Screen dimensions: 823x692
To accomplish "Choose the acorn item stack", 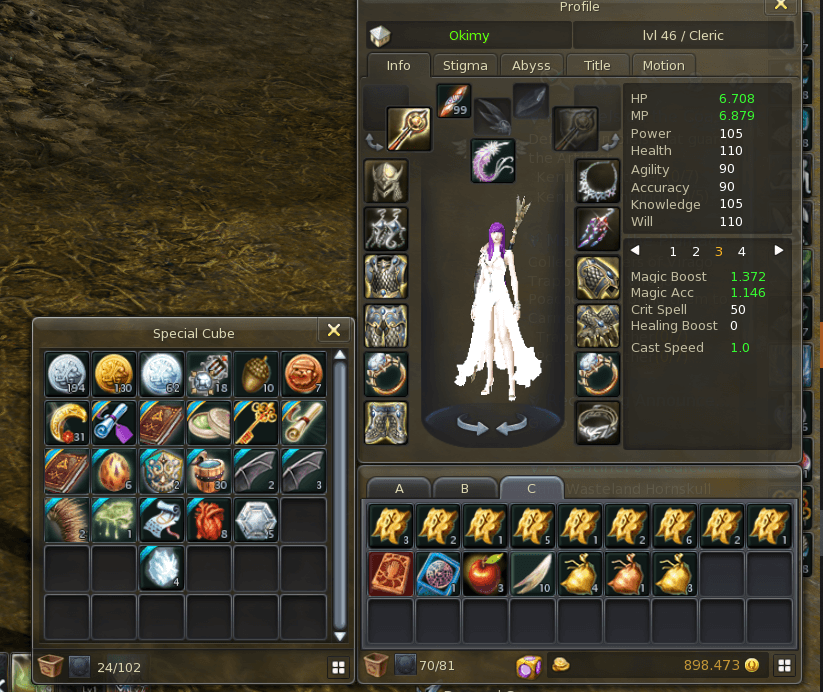I will point(256,373).
